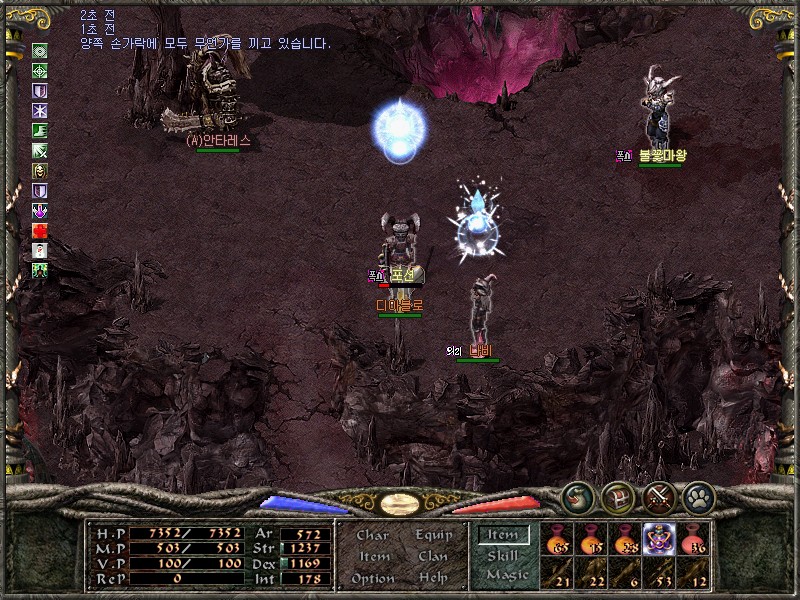The width and height of the screenshot is (800, 600).
Task: Switch quick slots to Skill tab
Action: click(503, 555)
